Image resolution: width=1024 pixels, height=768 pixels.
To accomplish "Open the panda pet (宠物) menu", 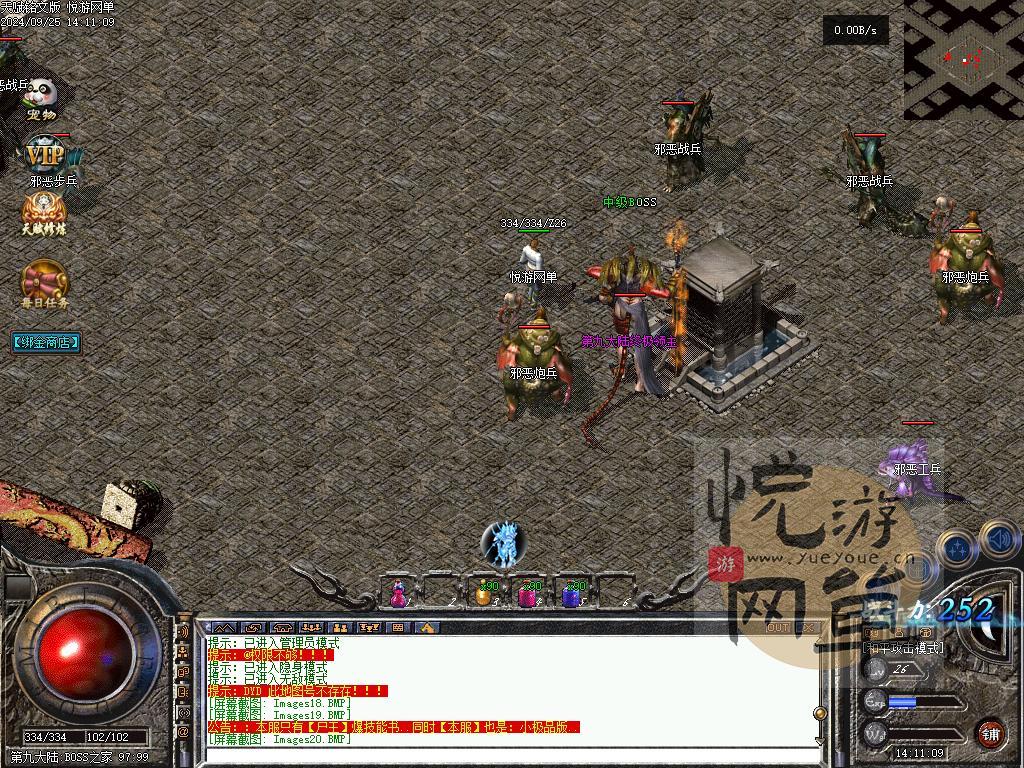I will click(x=41, y=98).
